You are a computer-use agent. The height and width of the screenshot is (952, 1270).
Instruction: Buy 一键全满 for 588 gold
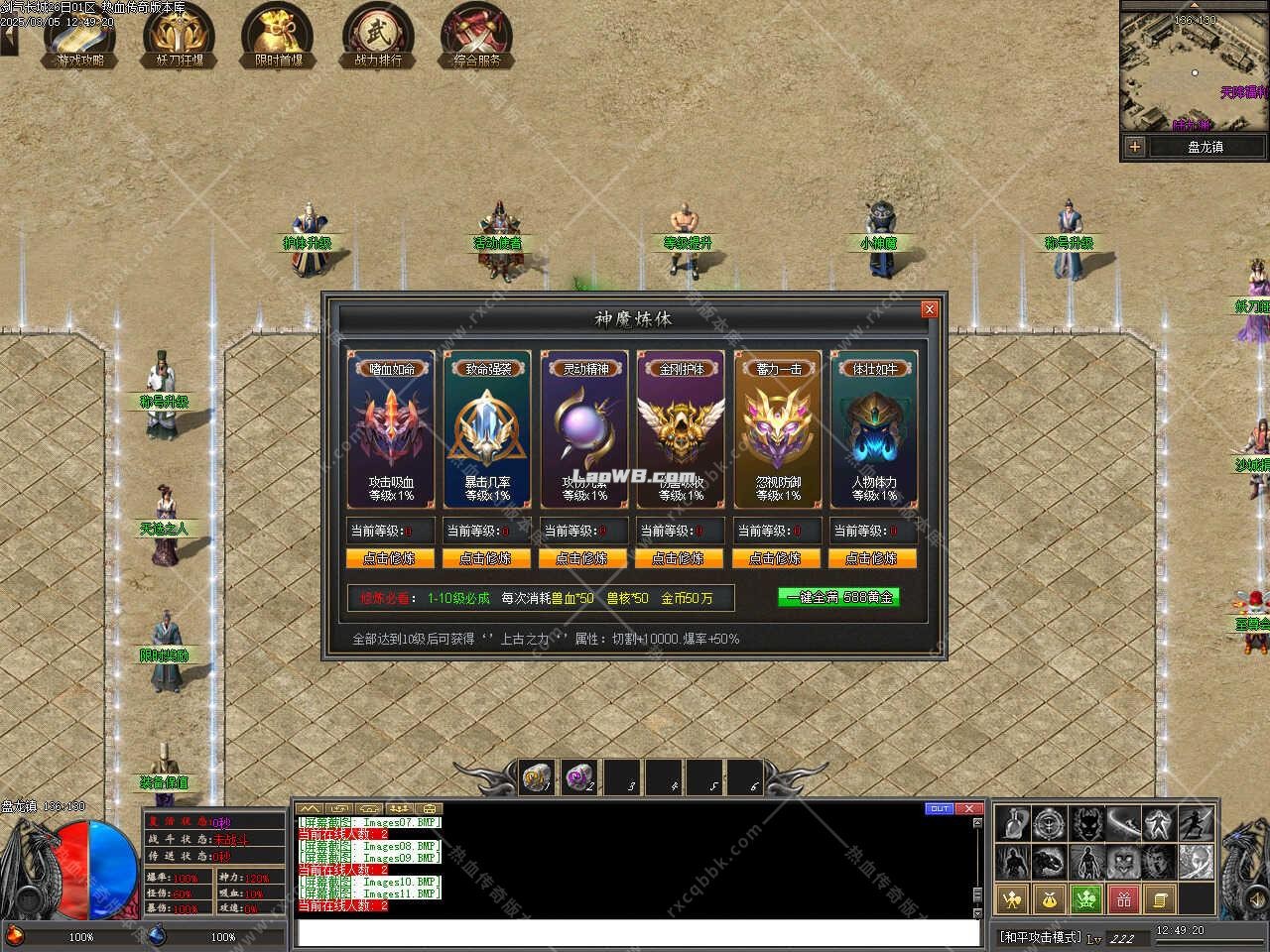(838, 597)
